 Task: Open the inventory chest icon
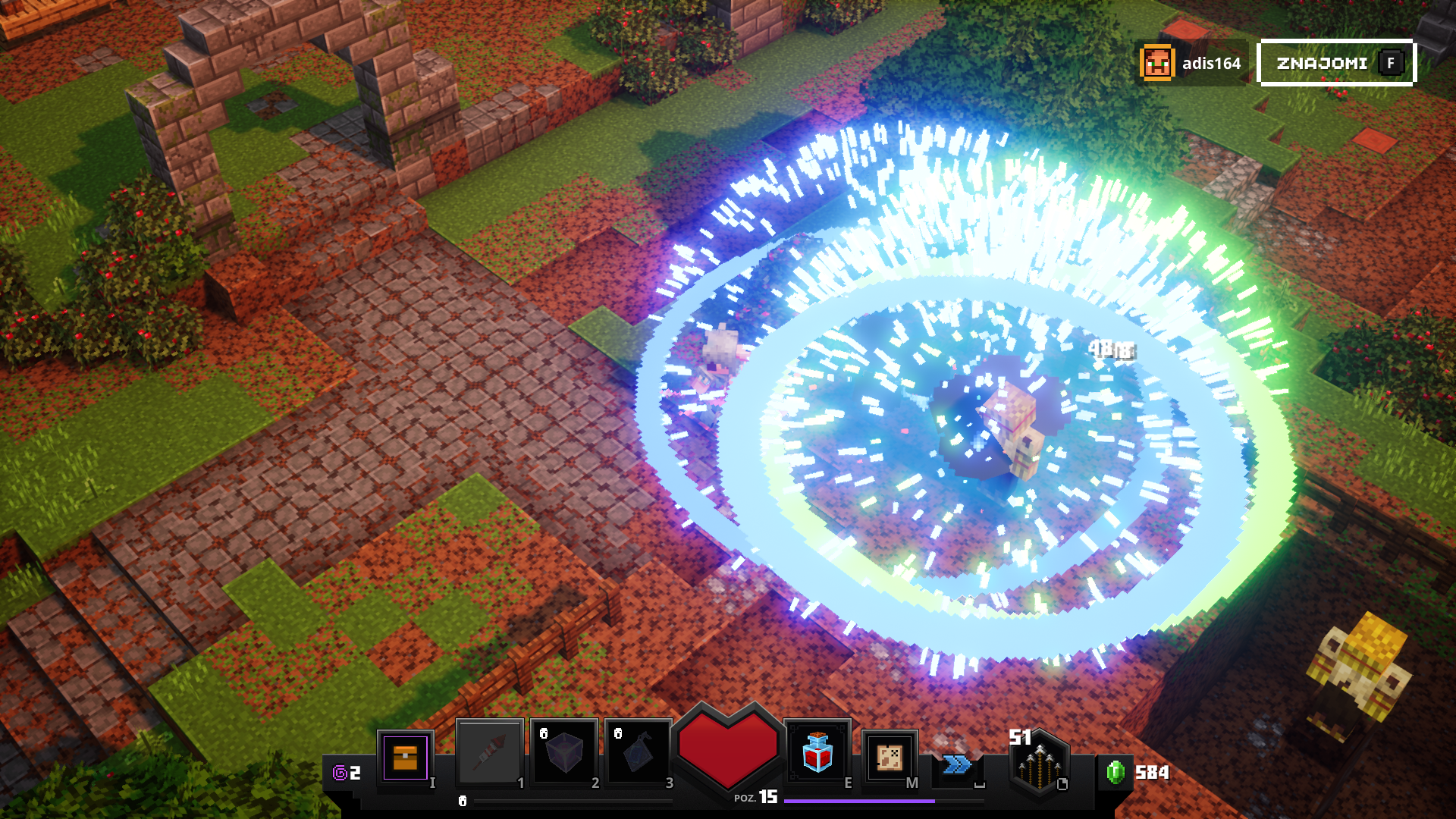point(405,758)
